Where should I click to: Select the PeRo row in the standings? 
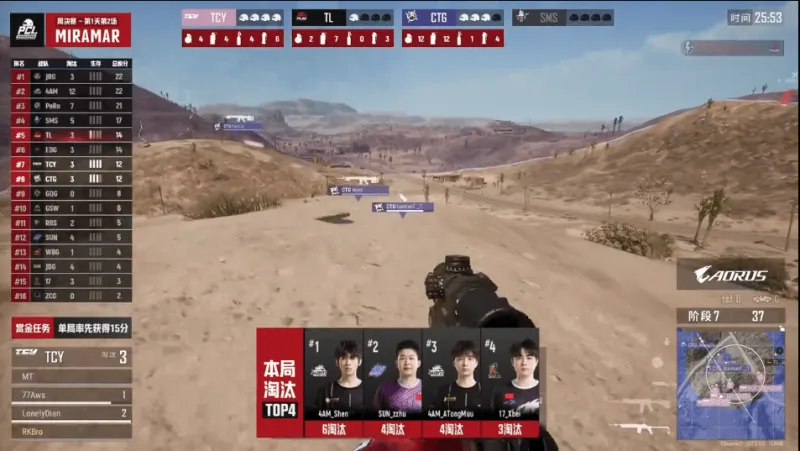click(70, 105)
